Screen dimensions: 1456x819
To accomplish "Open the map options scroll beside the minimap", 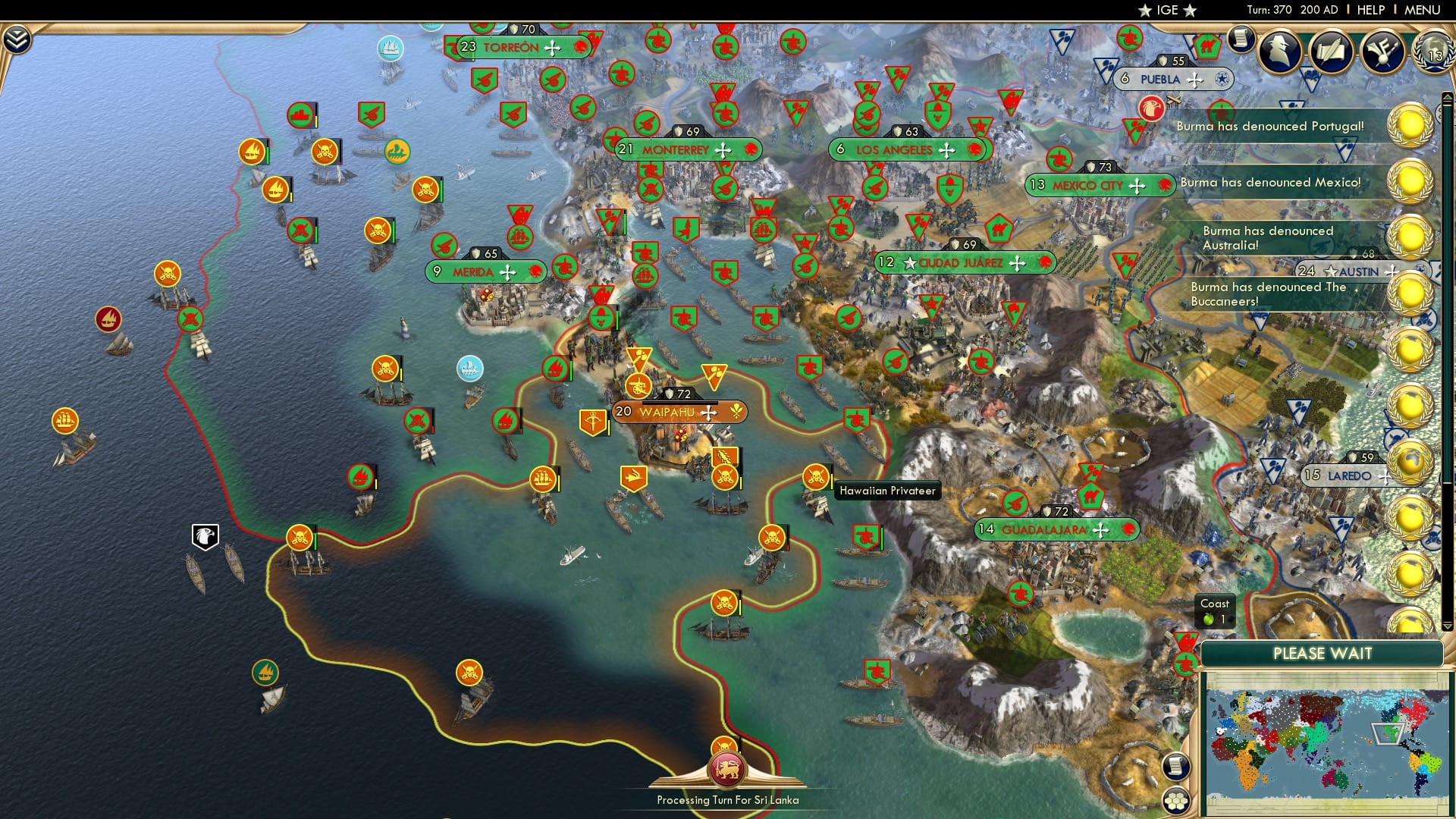I will 1175,766.
